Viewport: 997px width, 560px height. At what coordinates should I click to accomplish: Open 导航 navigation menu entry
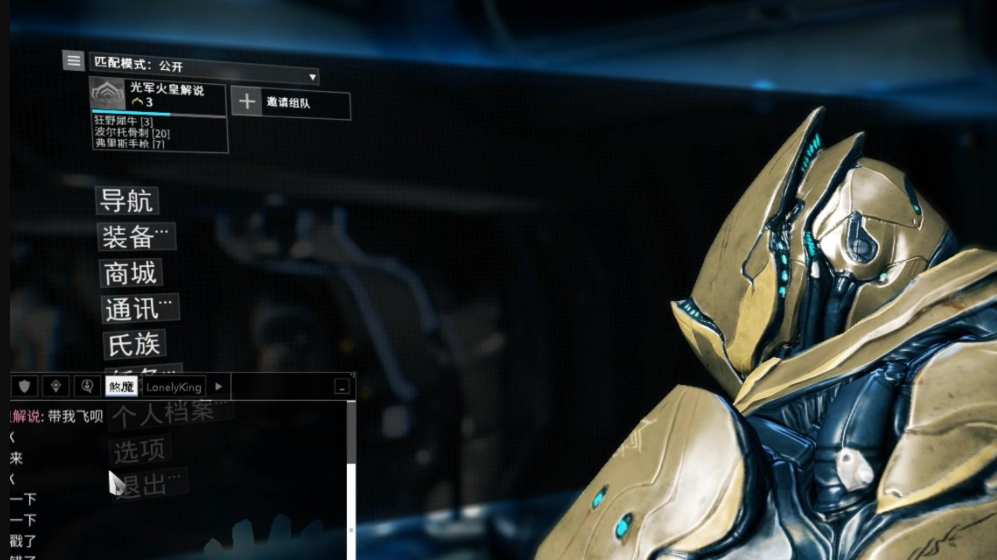[127, 200]
